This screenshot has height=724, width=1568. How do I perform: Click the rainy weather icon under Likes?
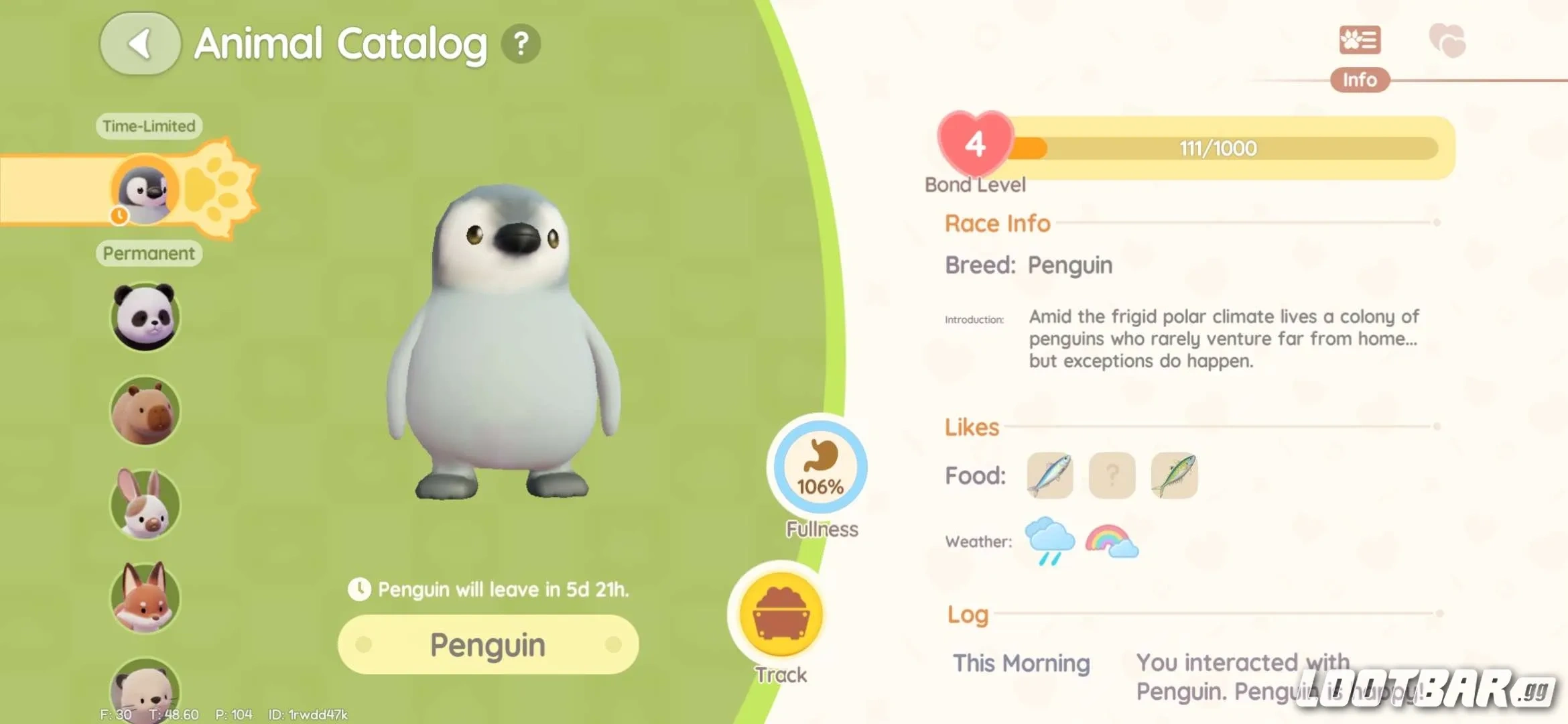pos(1051,540)
